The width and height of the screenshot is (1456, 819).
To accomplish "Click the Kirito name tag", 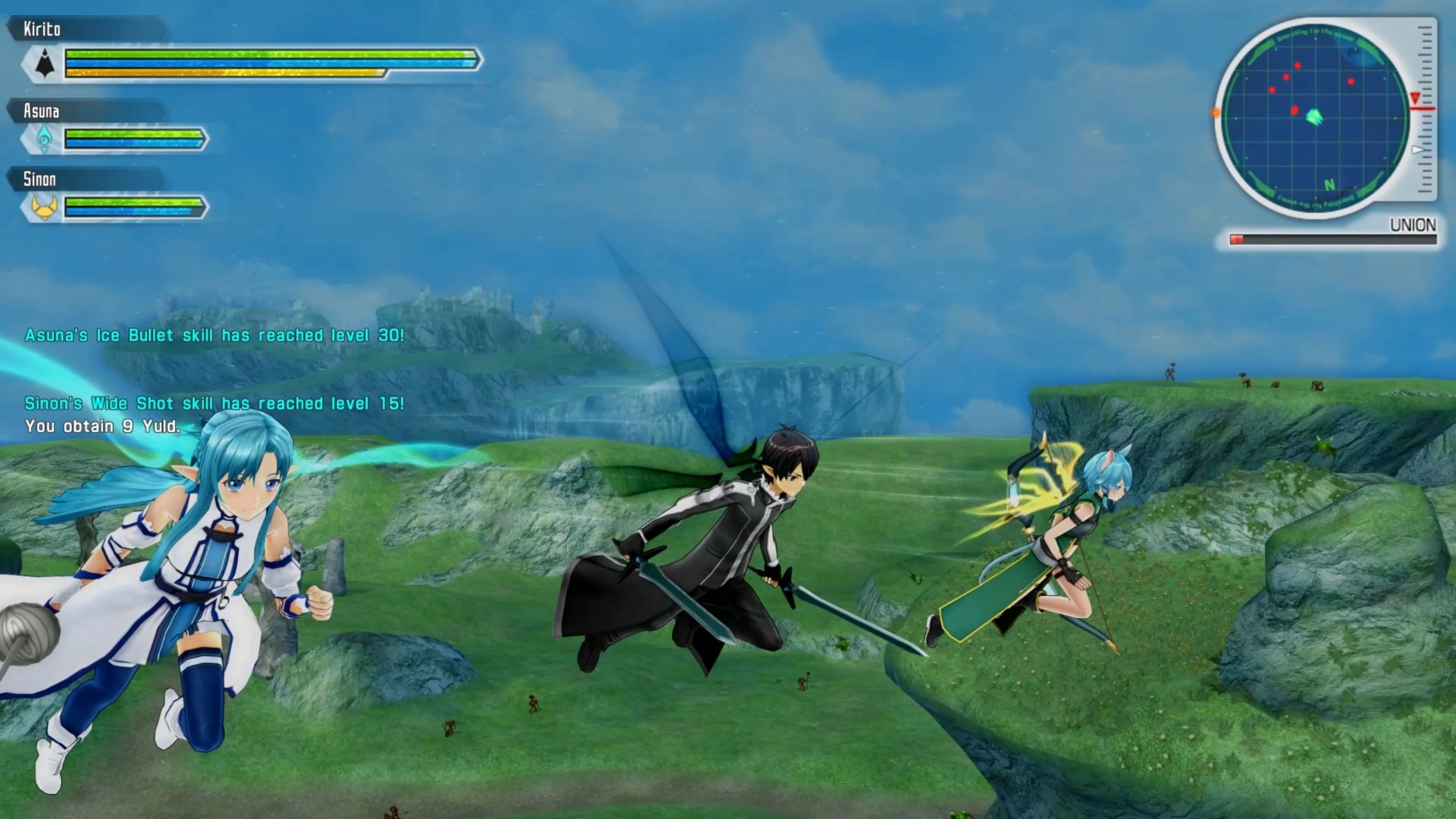I will pyautogui.click(x=42, y=30).
